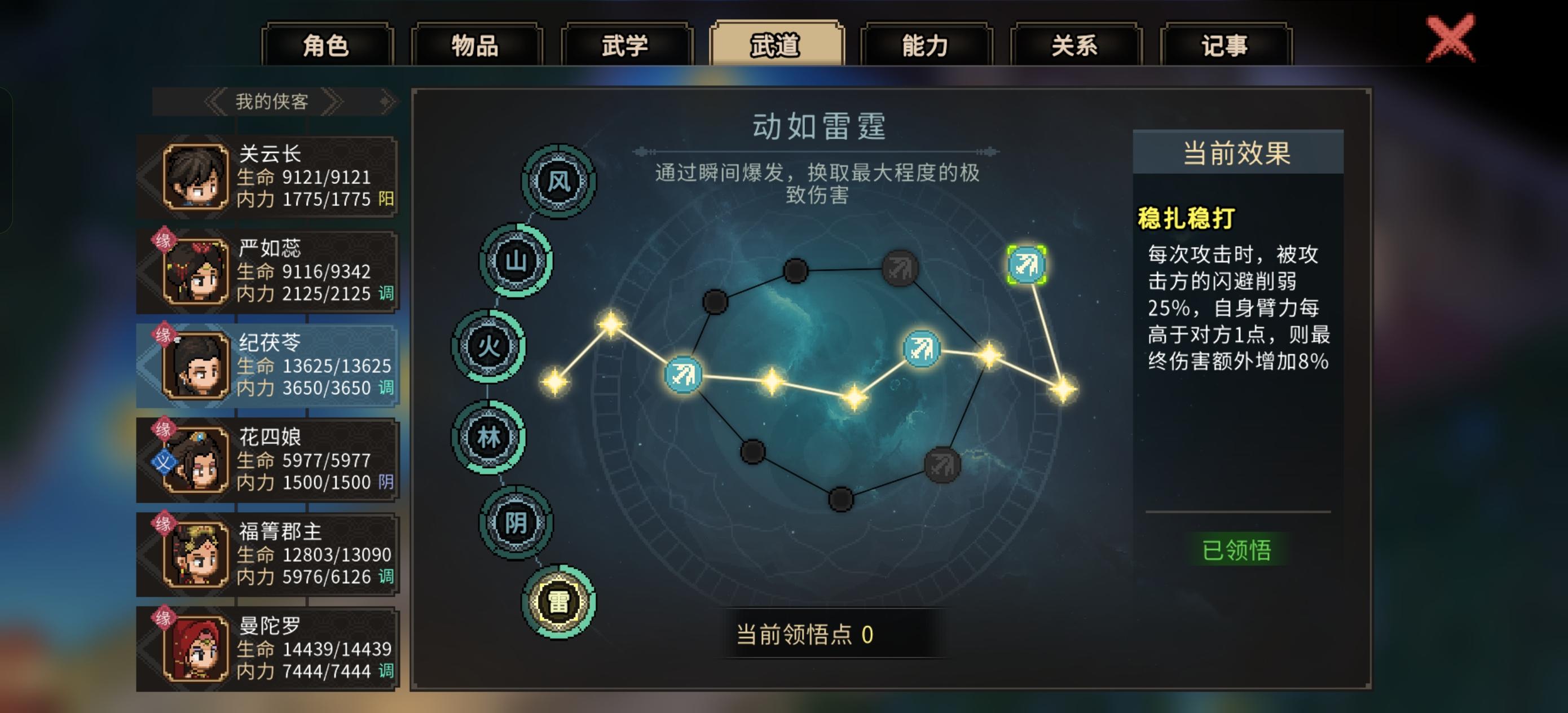Click left chevron on 我的侠客 selector

(x=216, y=102)
